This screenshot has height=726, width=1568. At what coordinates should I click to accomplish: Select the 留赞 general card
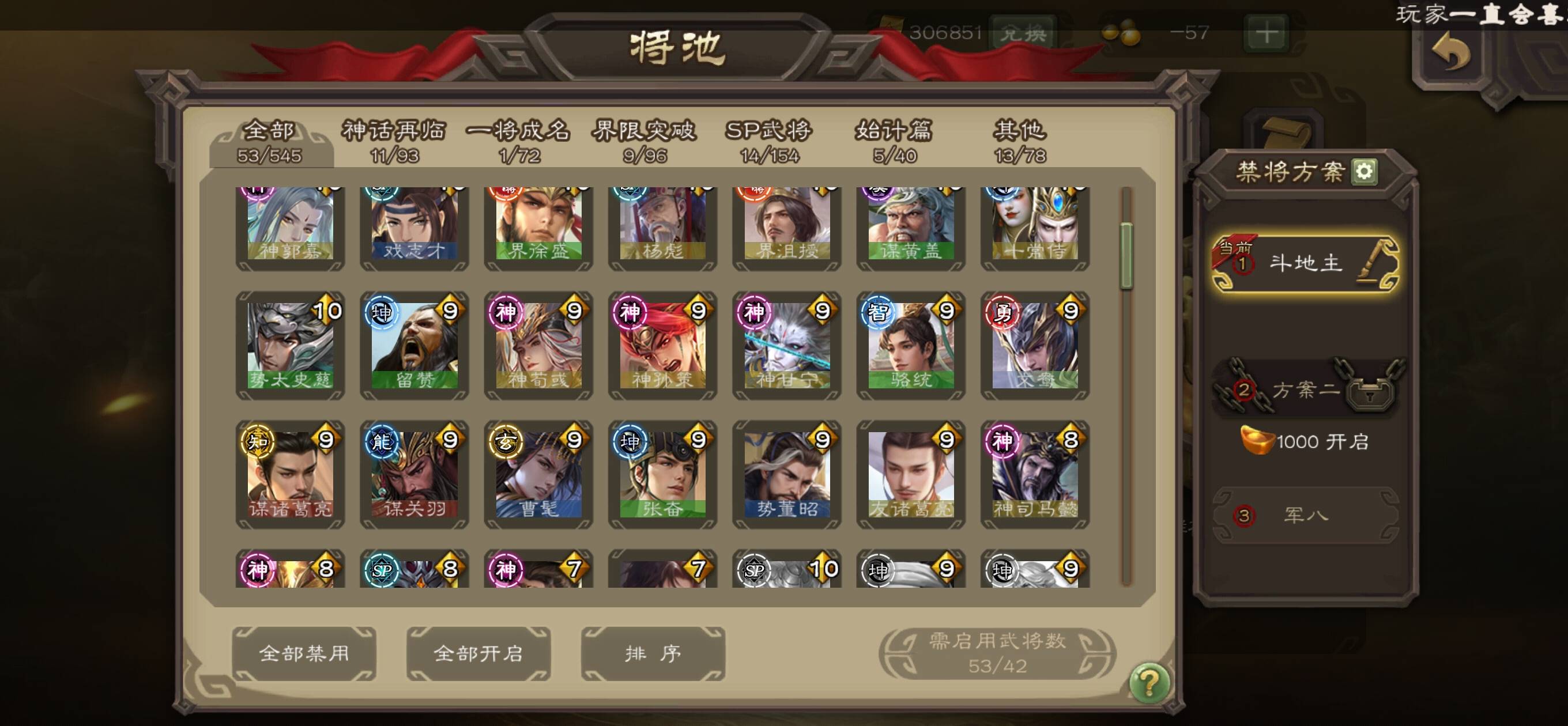click(x=414, y=346)
